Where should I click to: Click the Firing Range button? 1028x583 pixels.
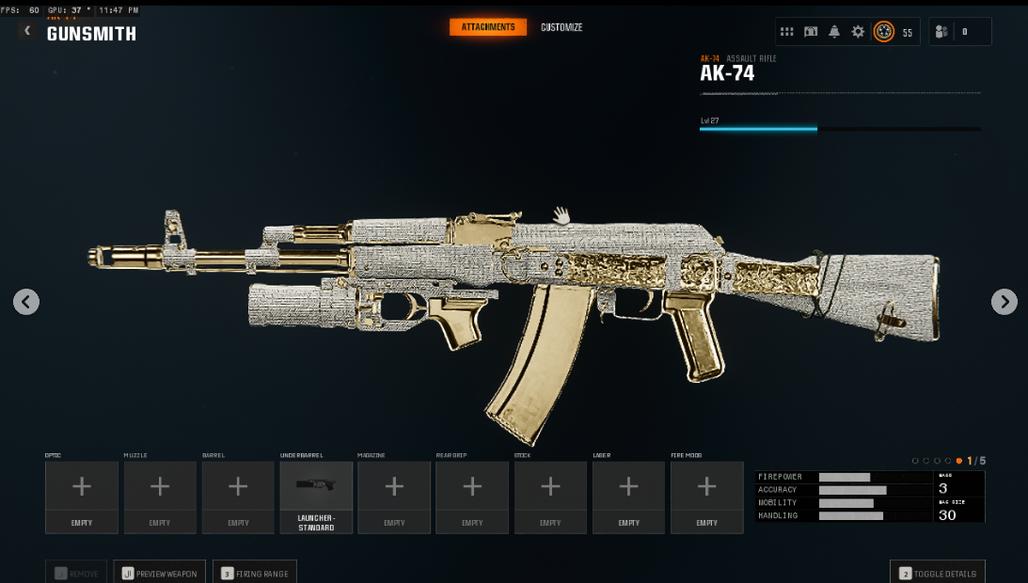(254, 573)
